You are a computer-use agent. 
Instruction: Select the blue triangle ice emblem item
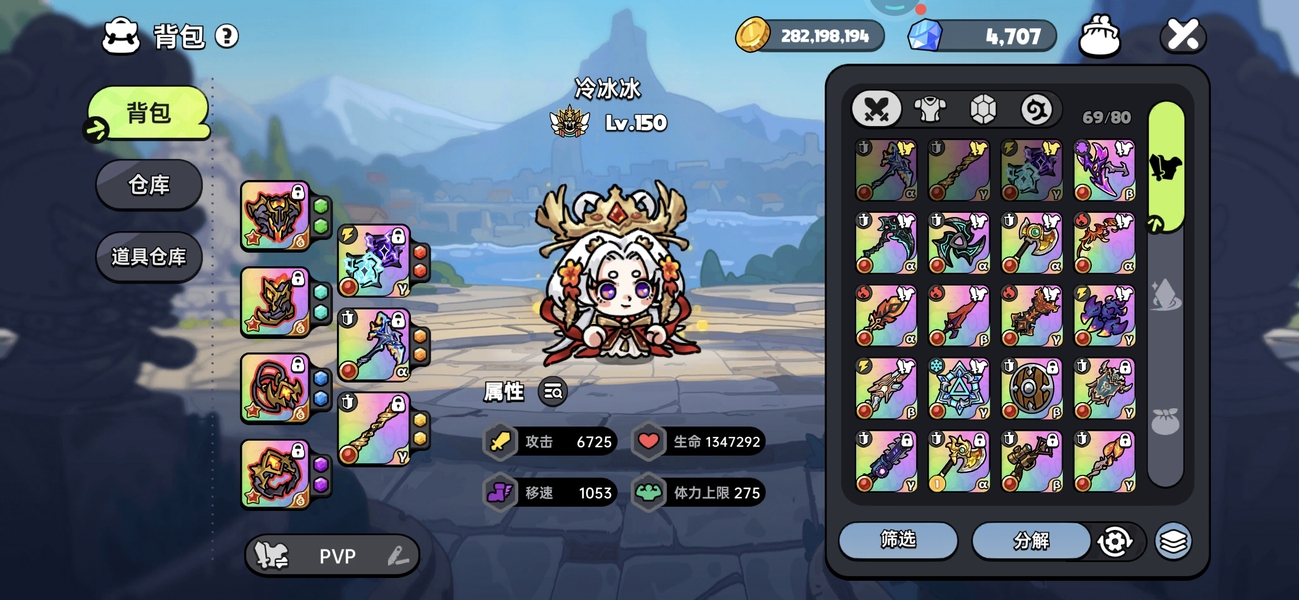click(958, 389)
